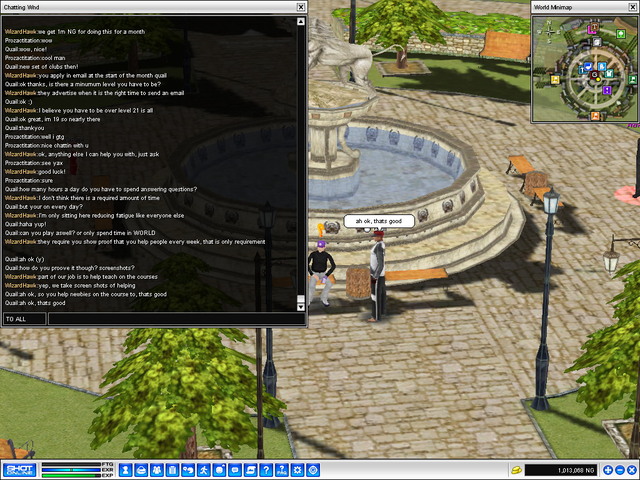640x480 pixels.
Task: Click the speech bubble chat icon
Action: point(234,469)
